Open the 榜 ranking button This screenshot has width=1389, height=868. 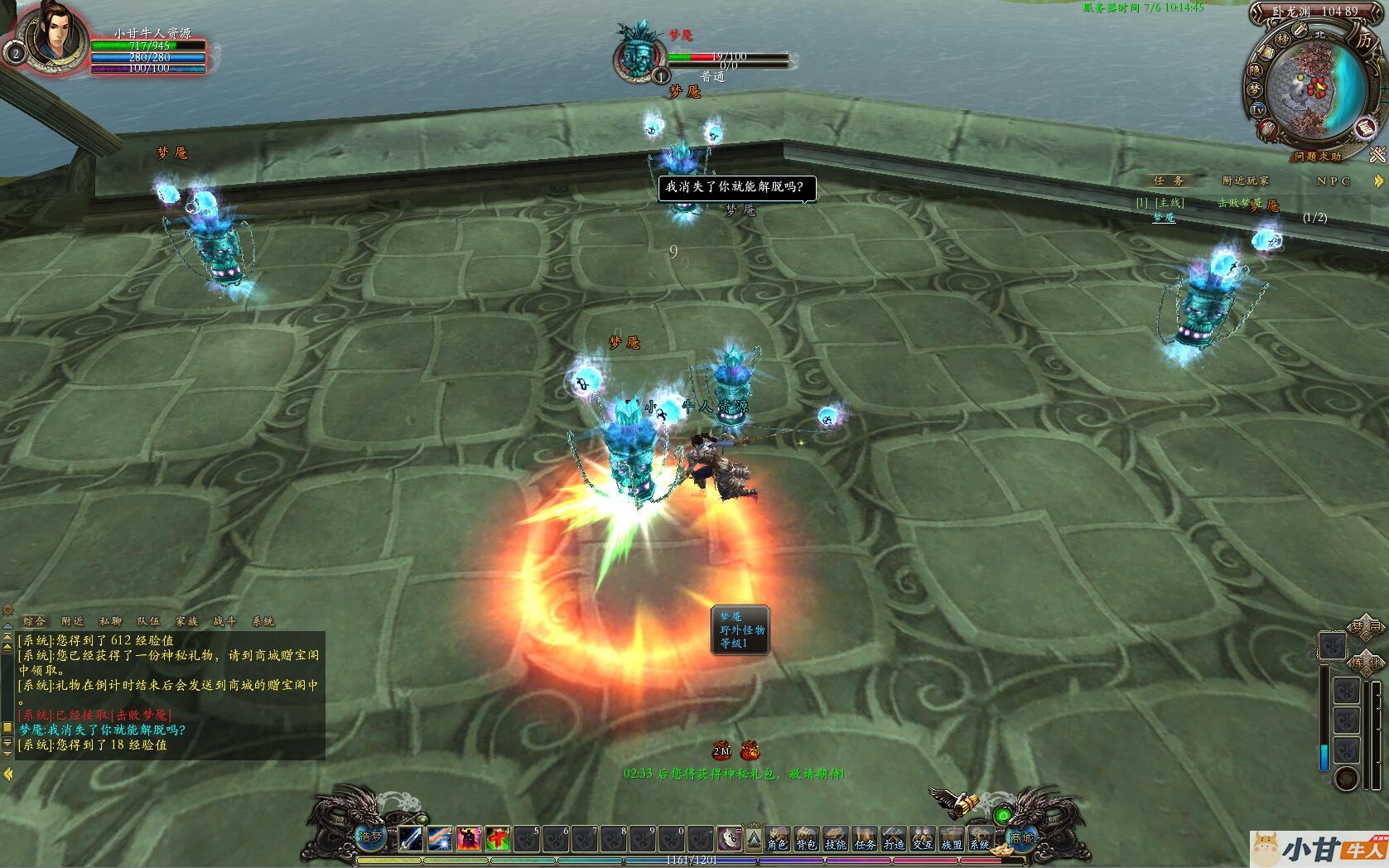point(1282,39)
